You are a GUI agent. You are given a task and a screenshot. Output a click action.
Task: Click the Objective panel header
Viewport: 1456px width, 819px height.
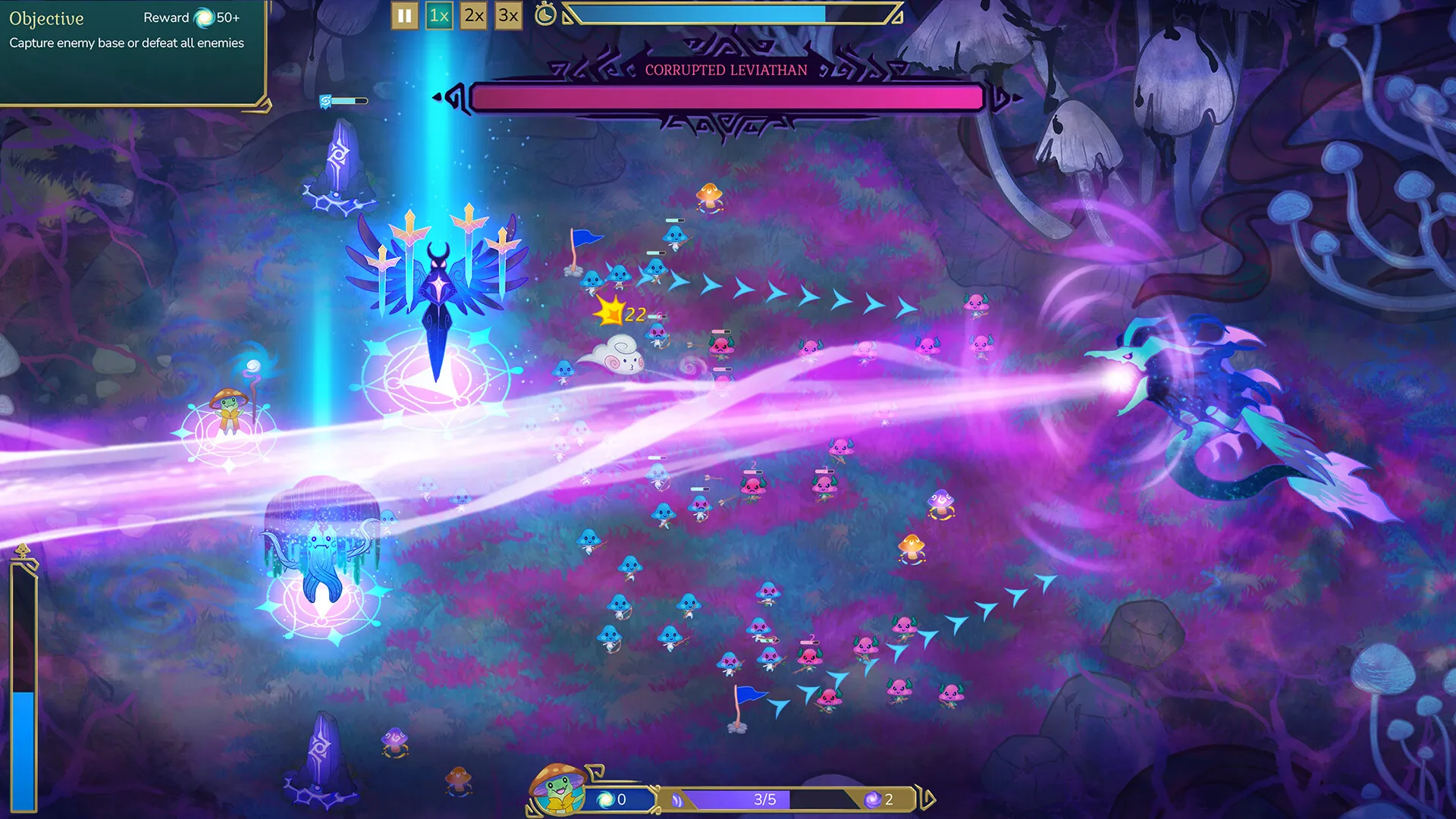(x=45, y=19)
